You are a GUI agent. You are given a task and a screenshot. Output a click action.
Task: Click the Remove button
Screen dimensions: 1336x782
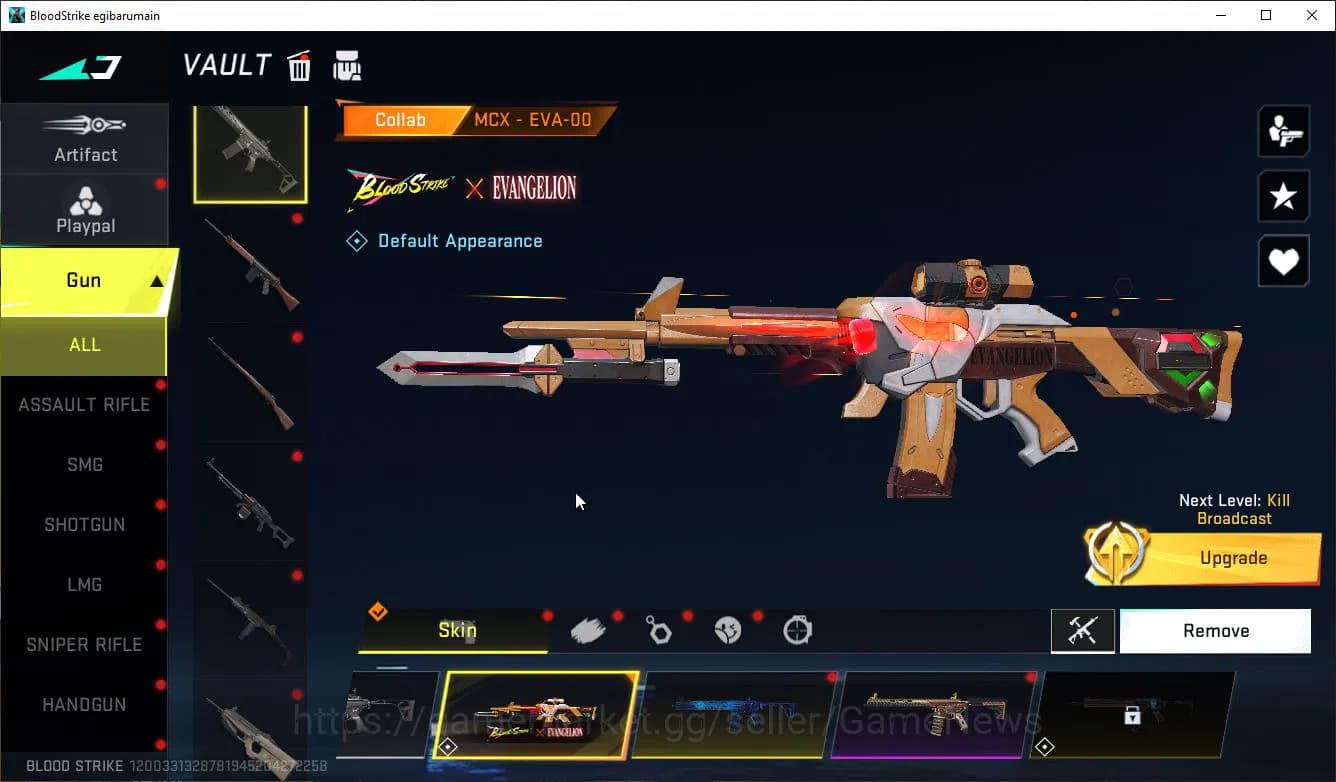1215,630
